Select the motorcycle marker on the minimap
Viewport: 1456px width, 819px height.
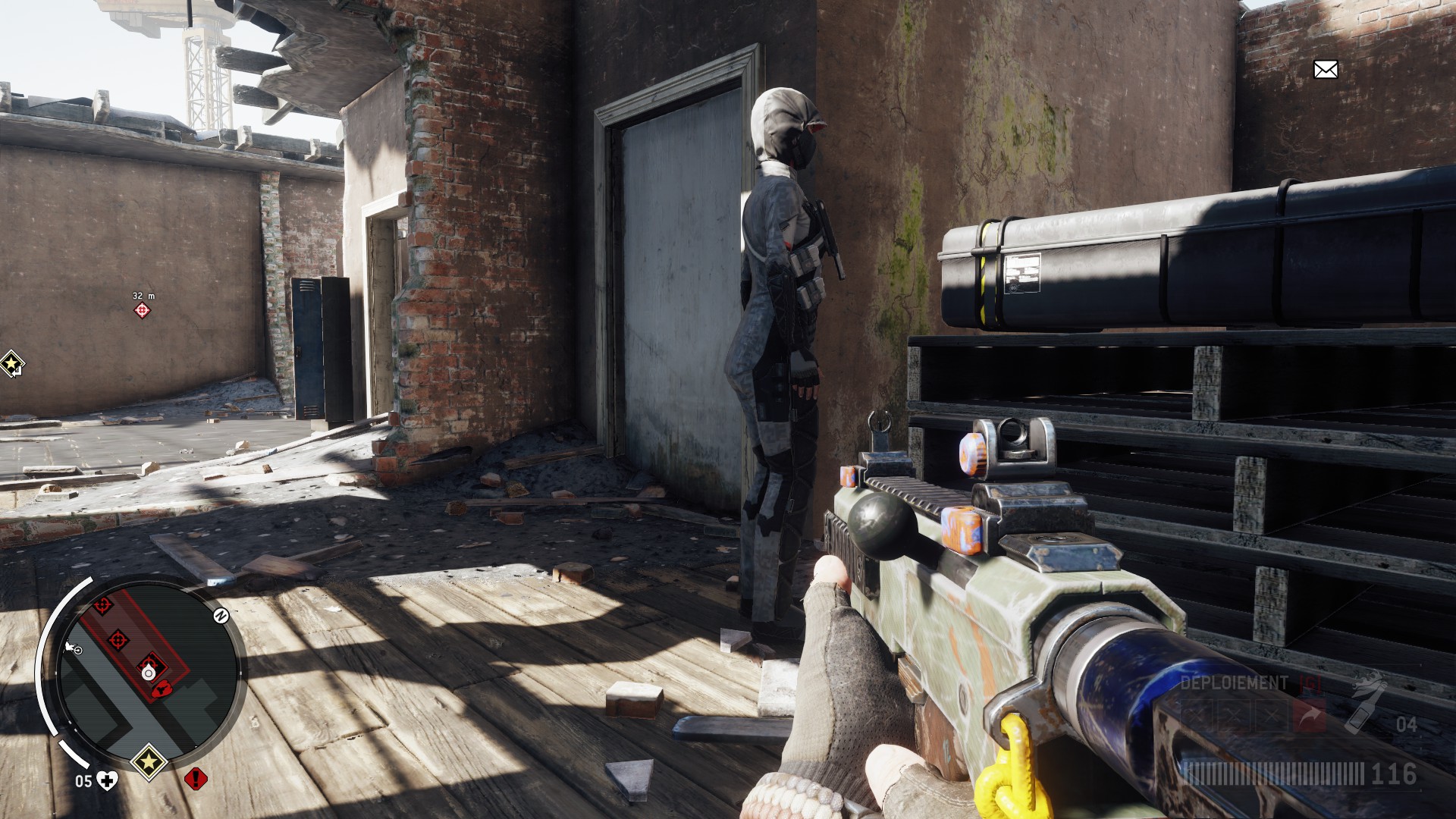(74, 648)
